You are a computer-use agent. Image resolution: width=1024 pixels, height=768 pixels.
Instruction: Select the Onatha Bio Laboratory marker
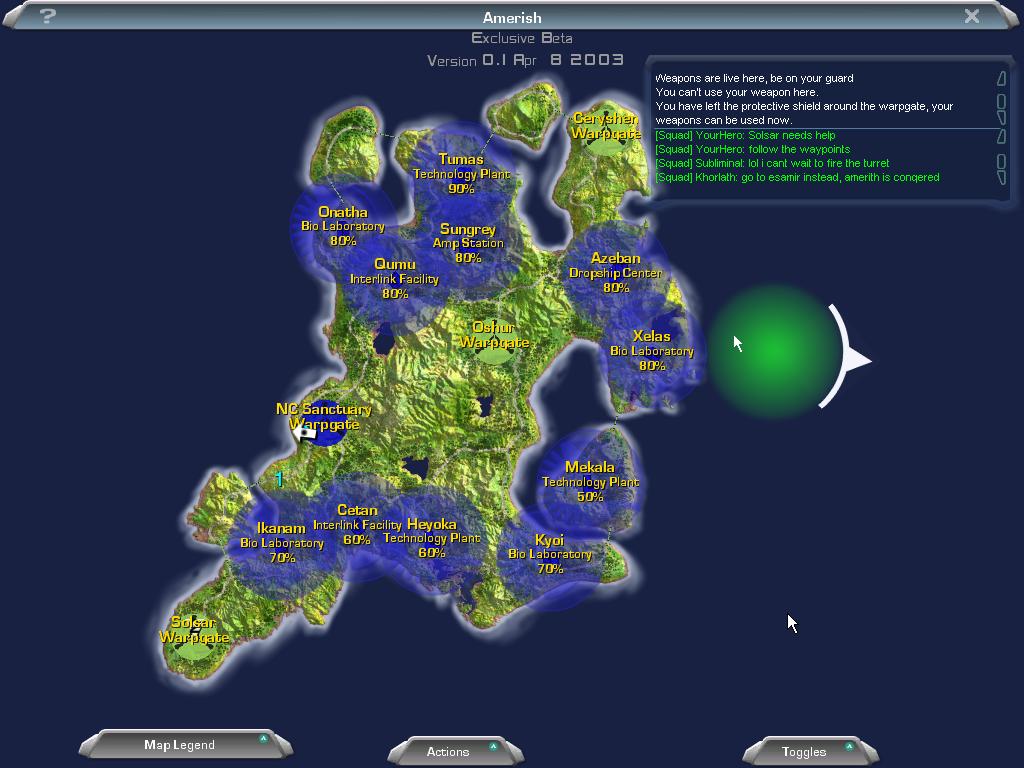(343, 226)
